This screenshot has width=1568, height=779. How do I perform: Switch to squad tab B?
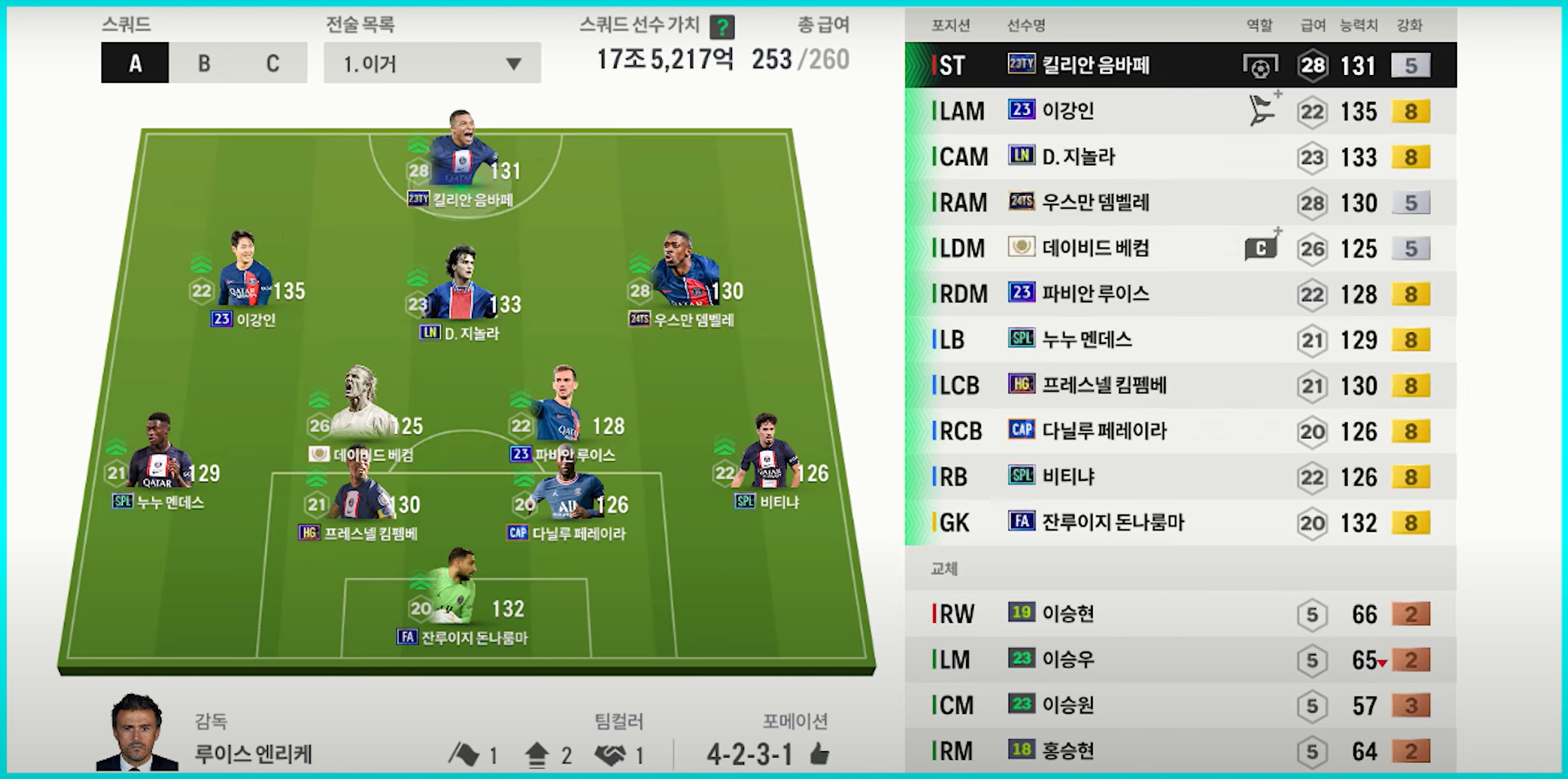coord(204,62)
